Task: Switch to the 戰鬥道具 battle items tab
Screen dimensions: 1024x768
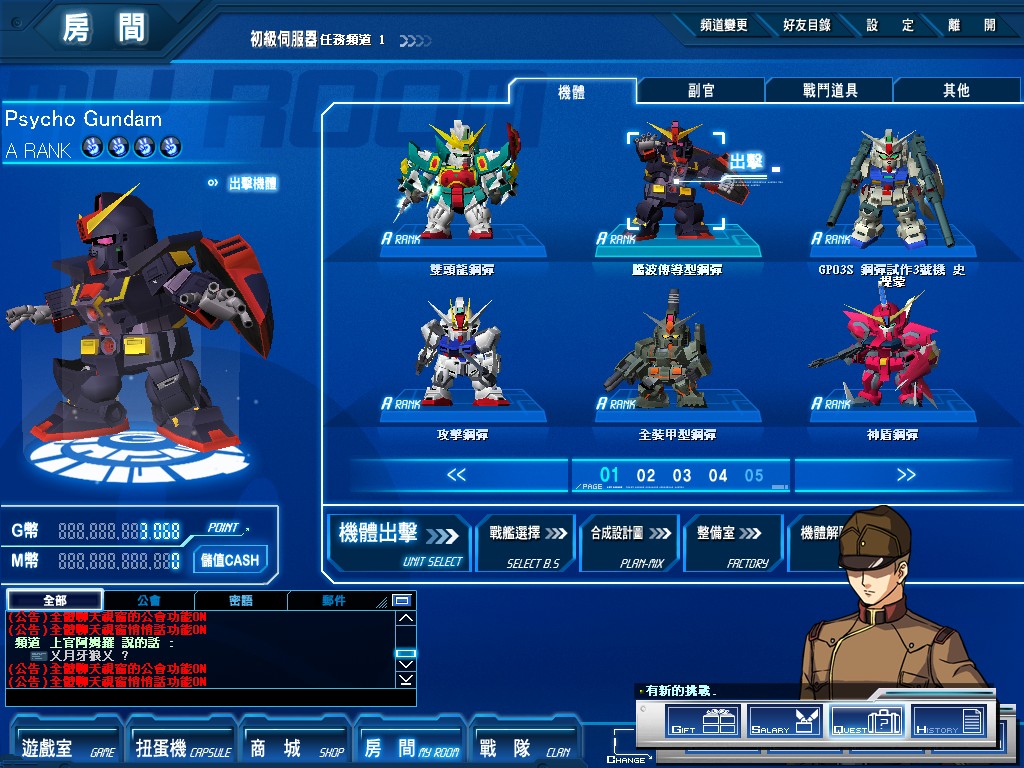Action: tap(830, 91)
